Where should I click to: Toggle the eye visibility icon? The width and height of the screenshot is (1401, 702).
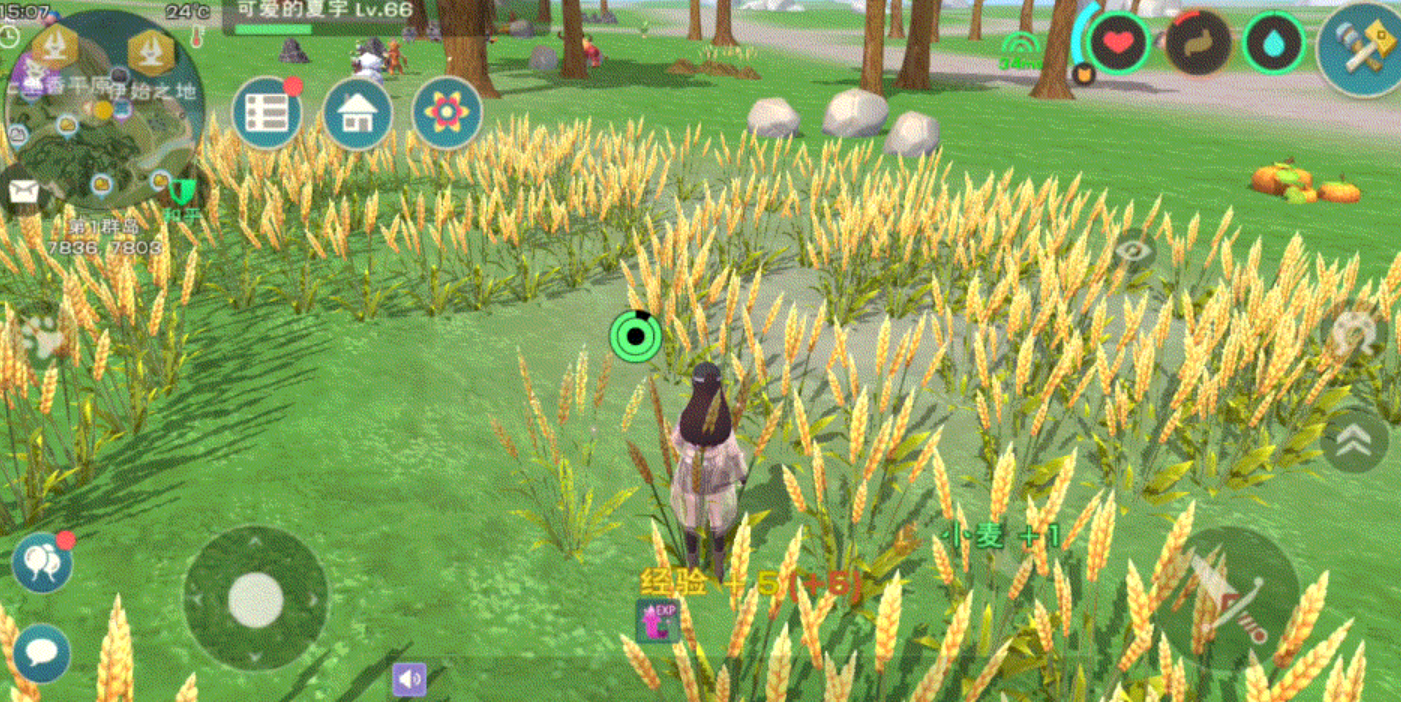pos(1133,250)
